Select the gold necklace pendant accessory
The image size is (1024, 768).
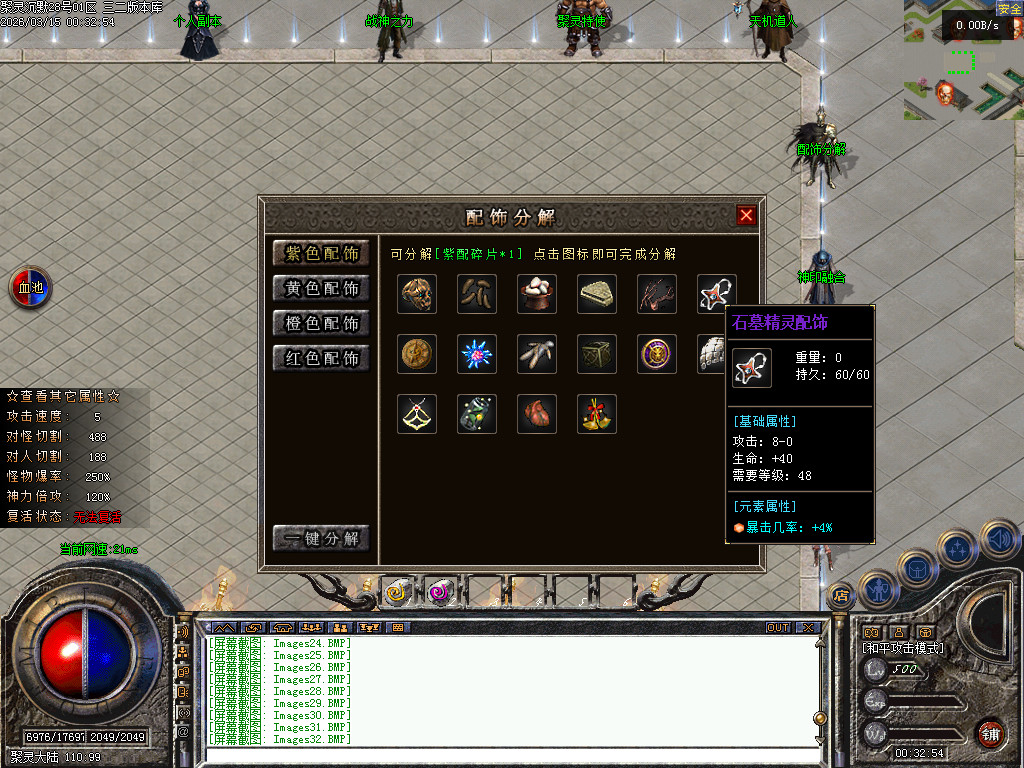pos(417,414)
